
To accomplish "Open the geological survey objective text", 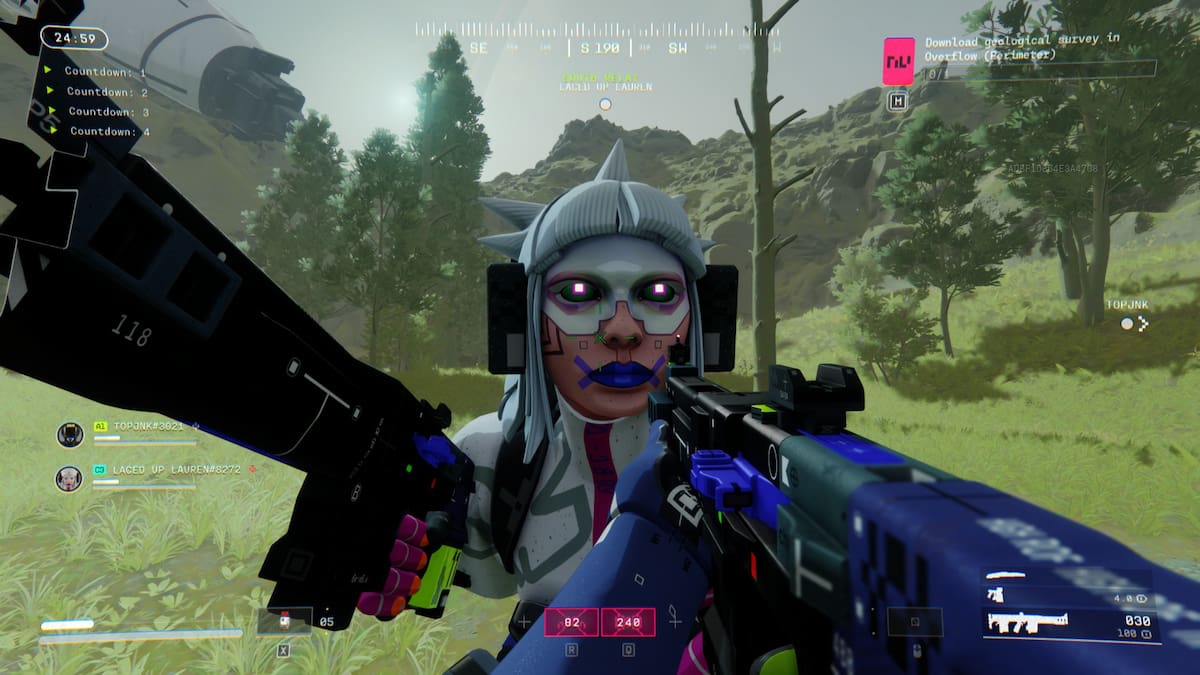I will 1022,48.
